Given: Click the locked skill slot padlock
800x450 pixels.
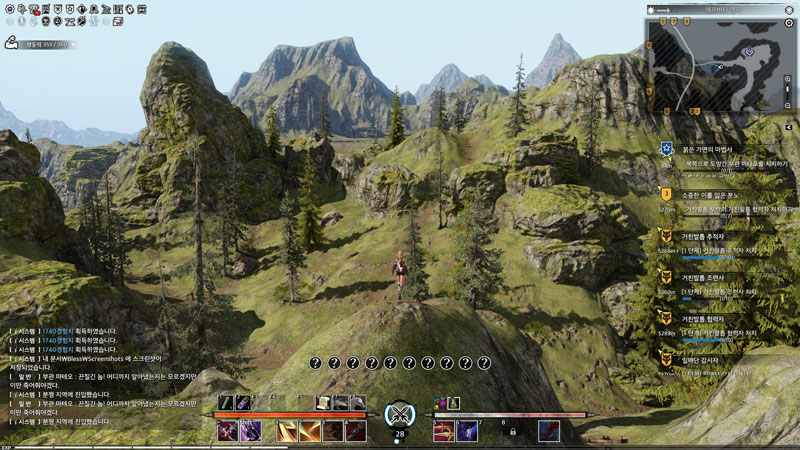Looking at the screenshot, I should click(513, 432).
